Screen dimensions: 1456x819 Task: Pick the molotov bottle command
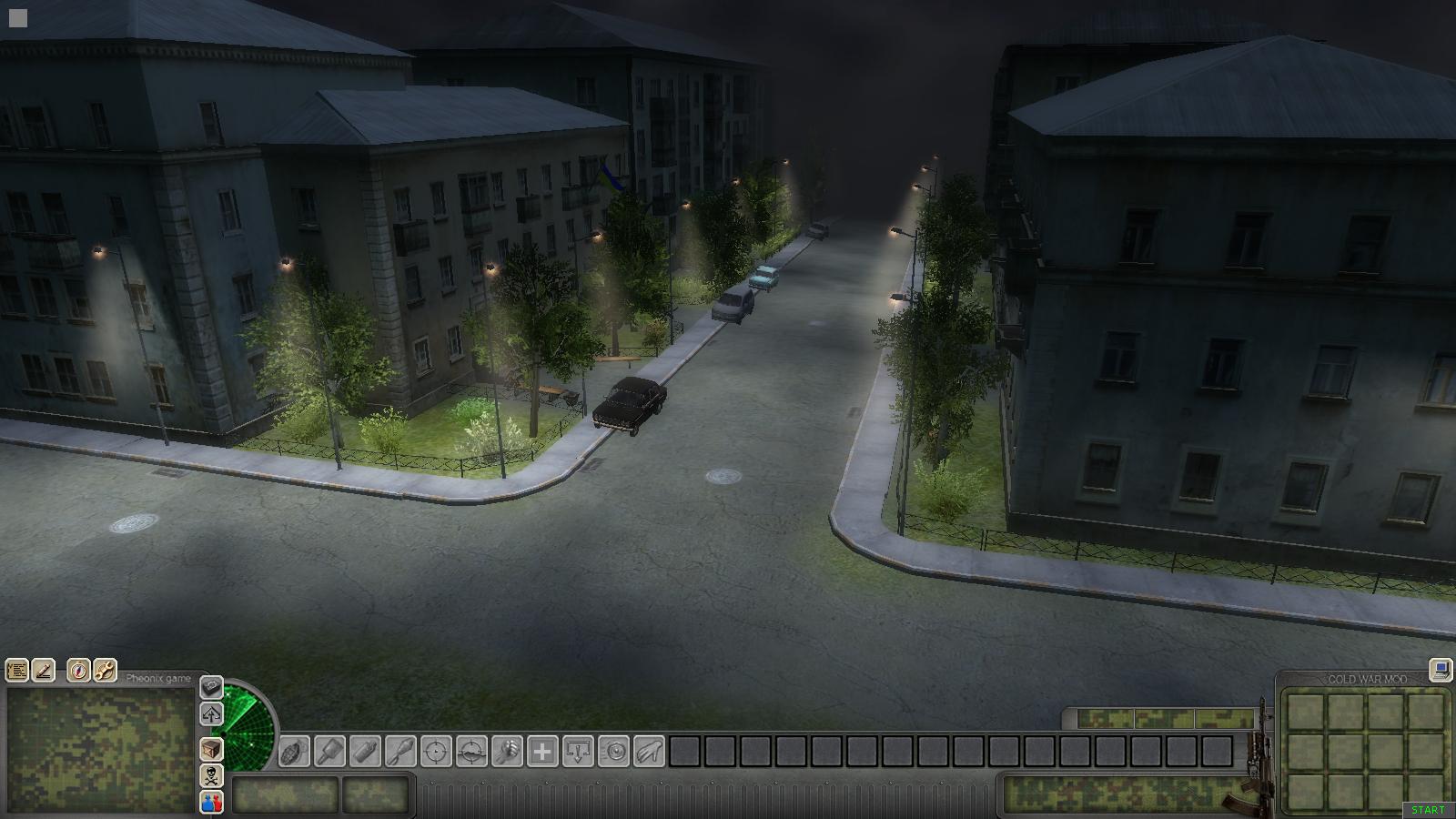pos(365,753)
